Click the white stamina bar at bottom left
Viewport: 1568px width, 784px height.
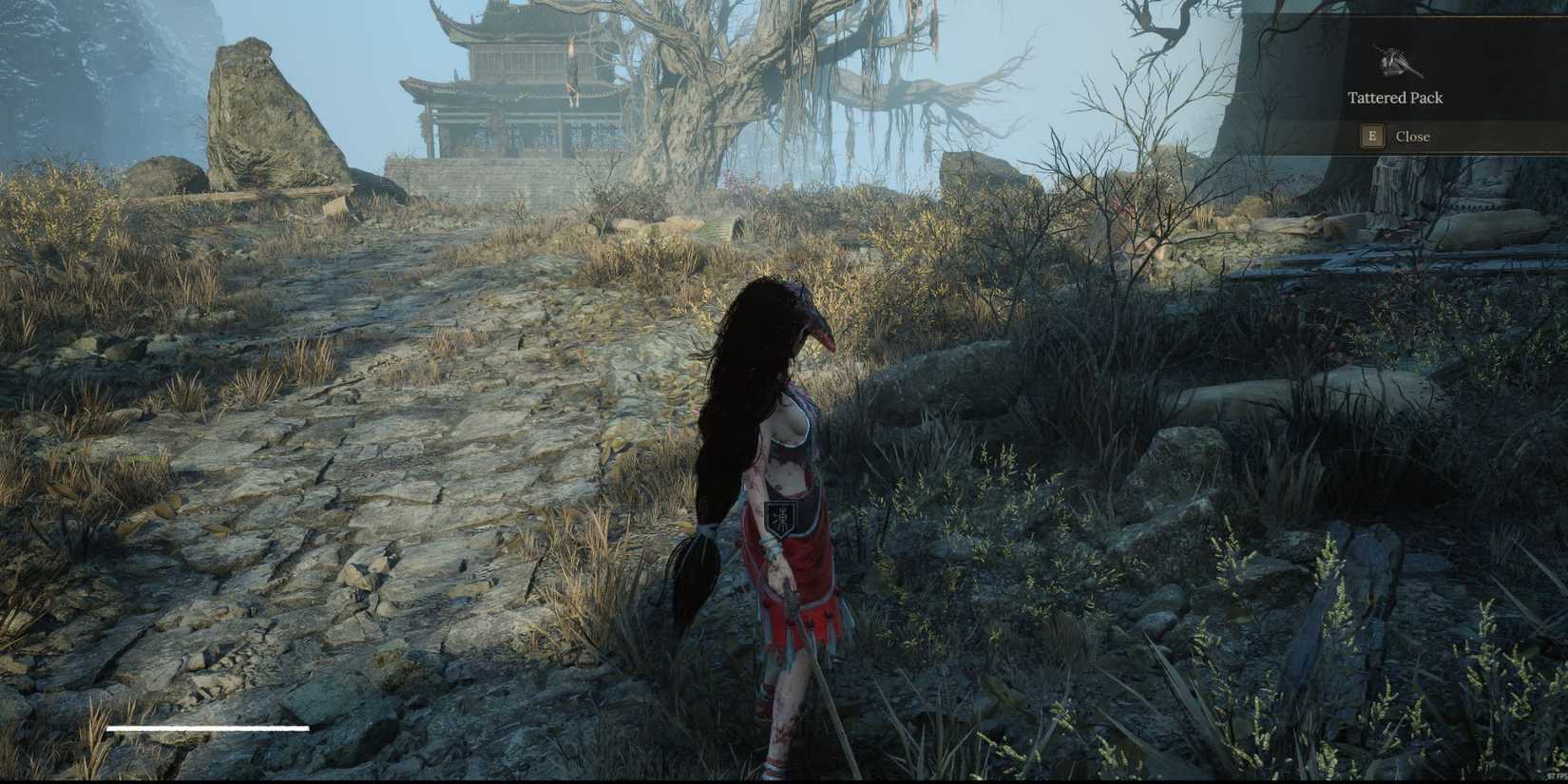click(x=209, y=728)
